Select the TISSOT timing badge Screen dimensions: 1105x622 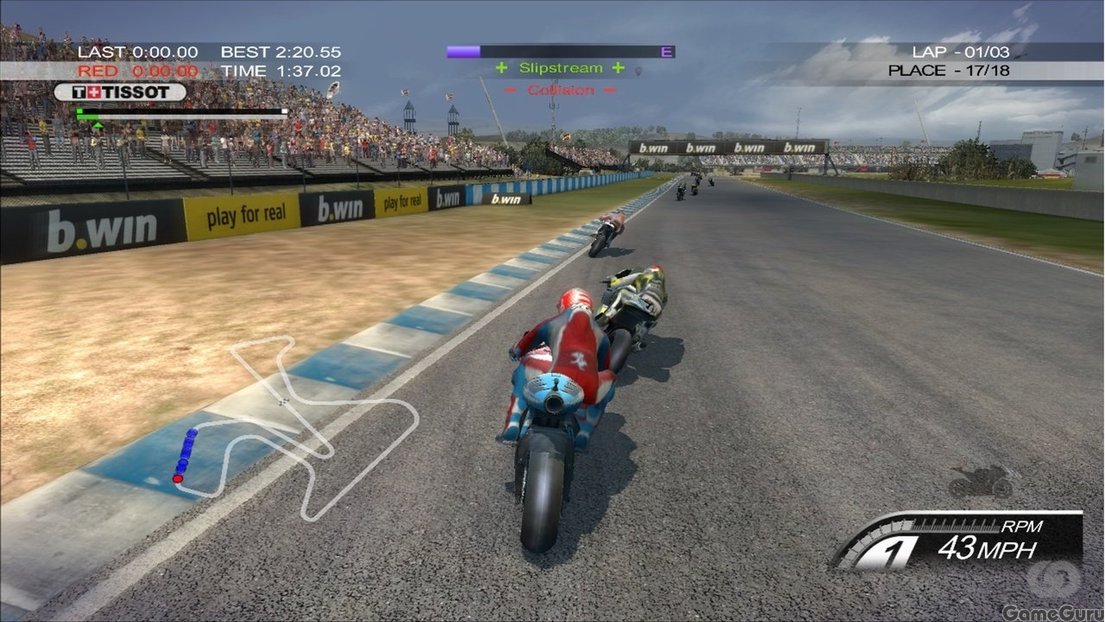click(120, 92)
